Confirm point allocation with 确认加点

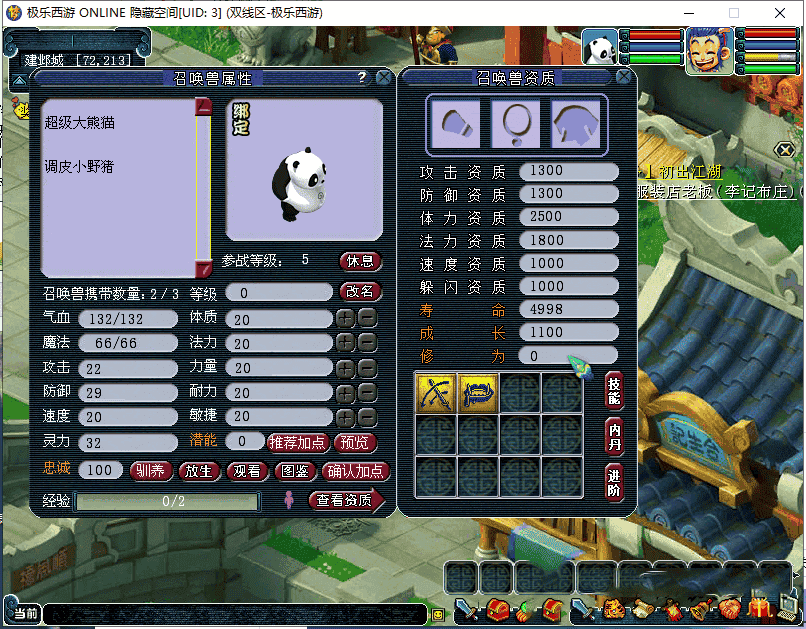[357, 471]
